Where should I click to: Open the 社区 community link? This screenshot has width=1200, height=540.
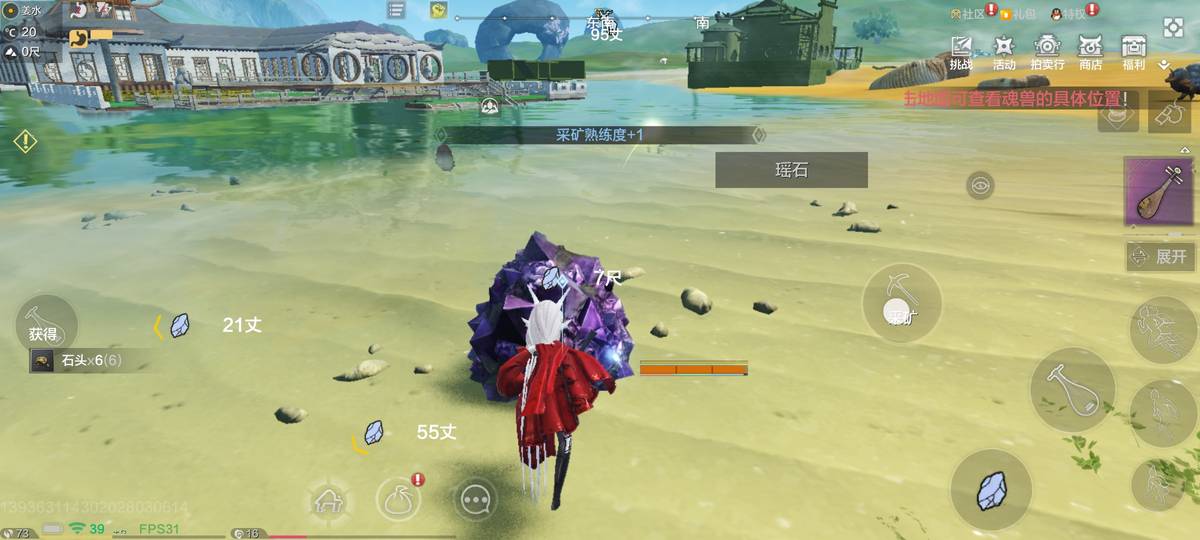[x=967, y=14]
